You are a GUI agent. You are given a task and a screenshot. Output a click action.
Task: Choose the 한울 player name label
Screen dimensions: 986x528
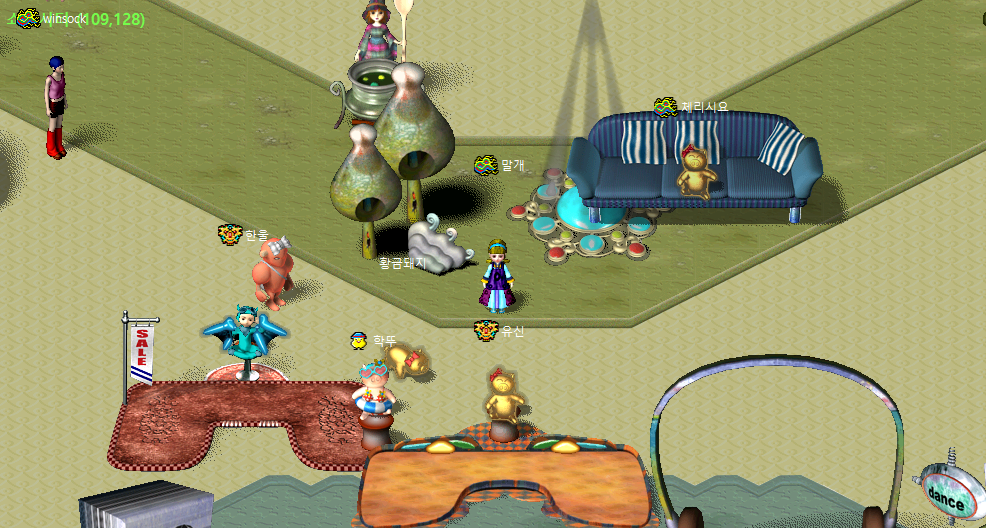[x=257, y=235]
